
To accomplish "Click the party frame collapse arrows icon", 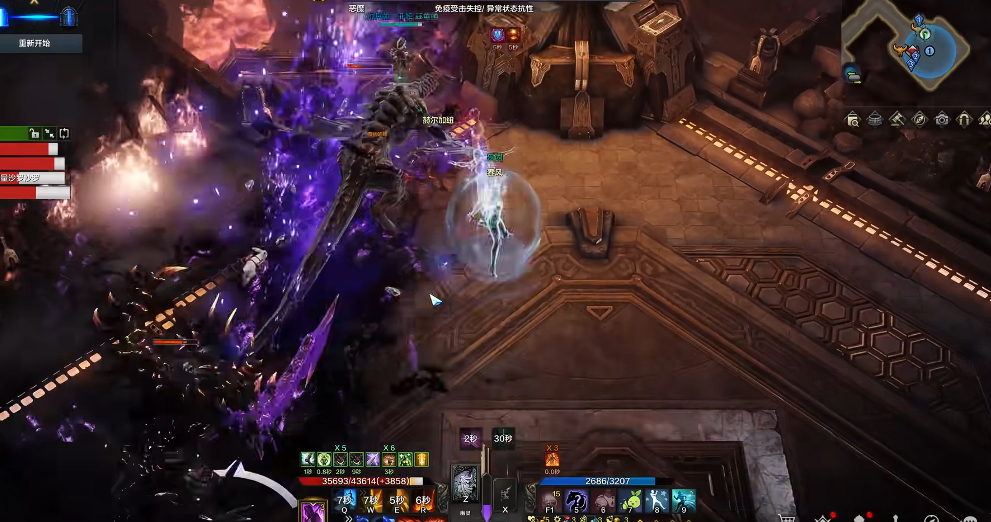I will pyautogui.click(x=50, y=133).
